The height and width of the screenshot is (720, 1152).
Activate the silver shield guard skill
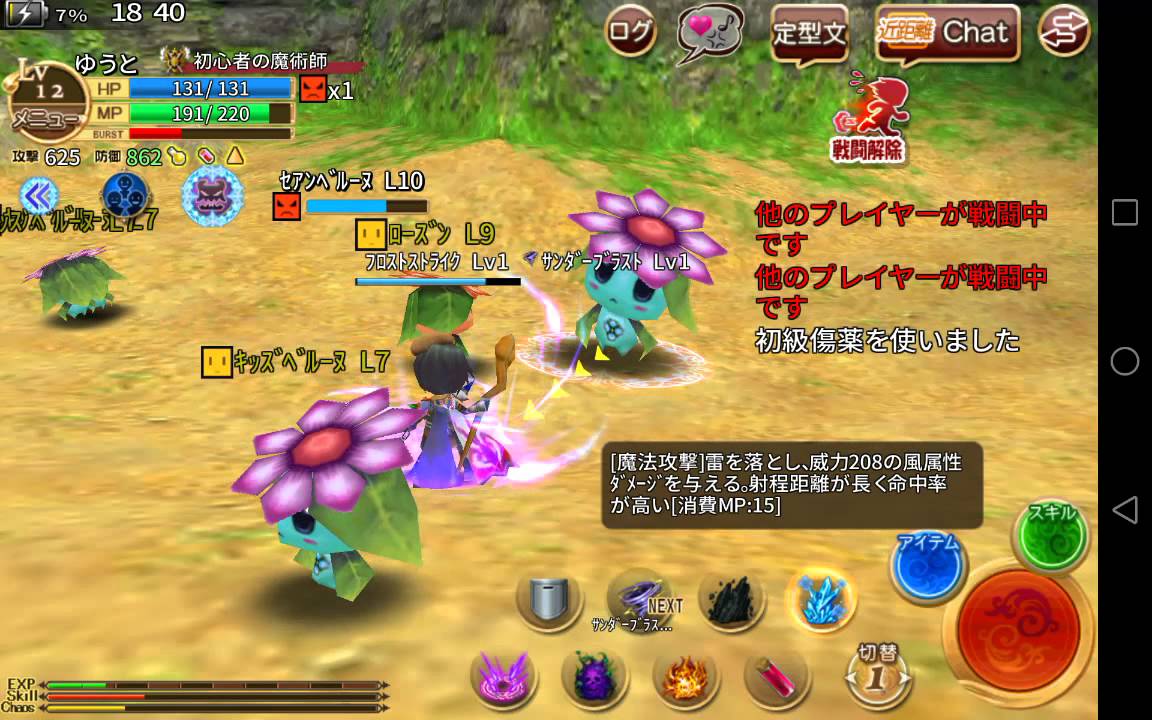click(550, 601)
